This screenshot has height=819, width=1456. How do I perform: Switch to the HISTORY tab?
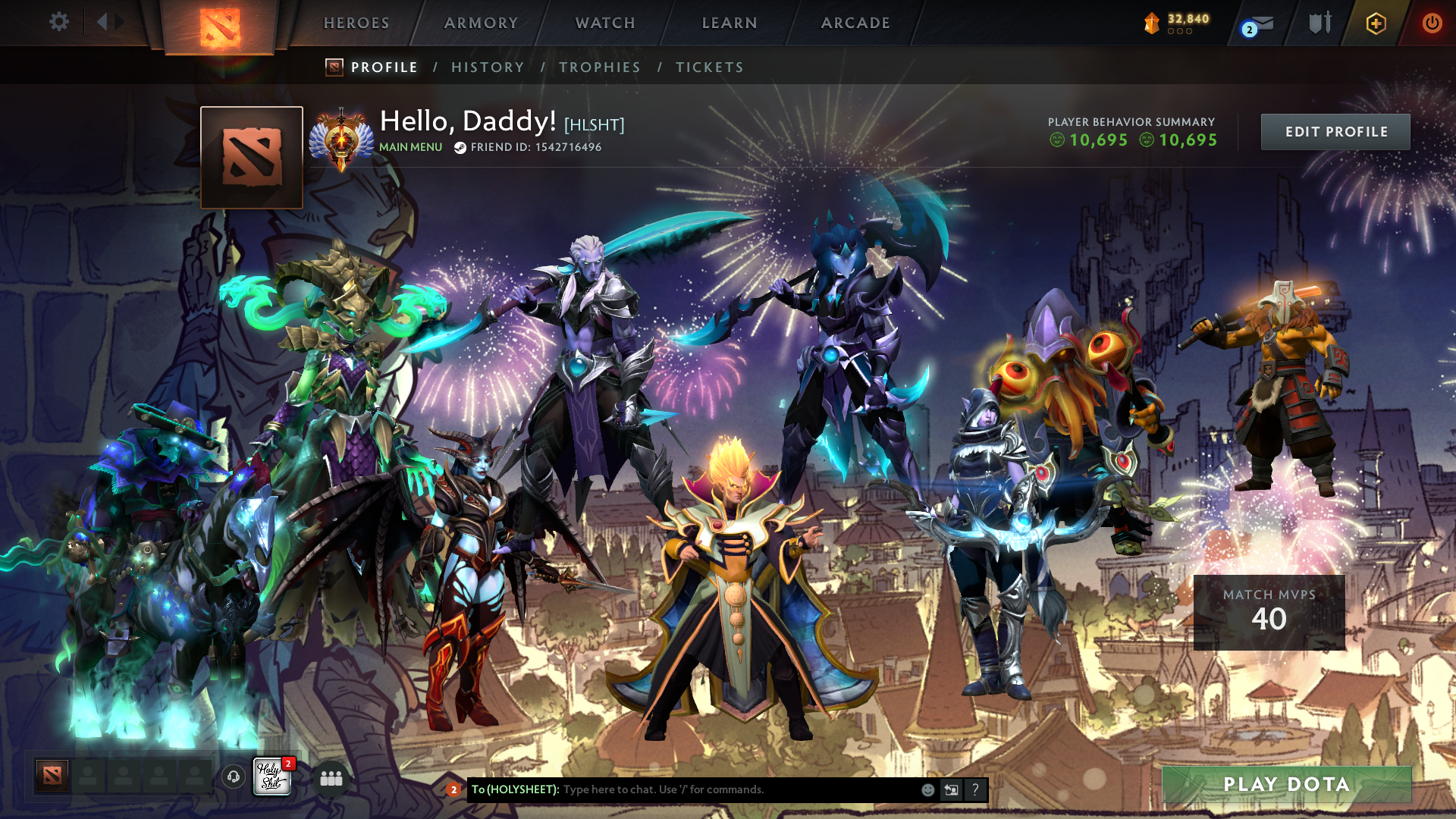pyautogui.click(x=488, y=67)
